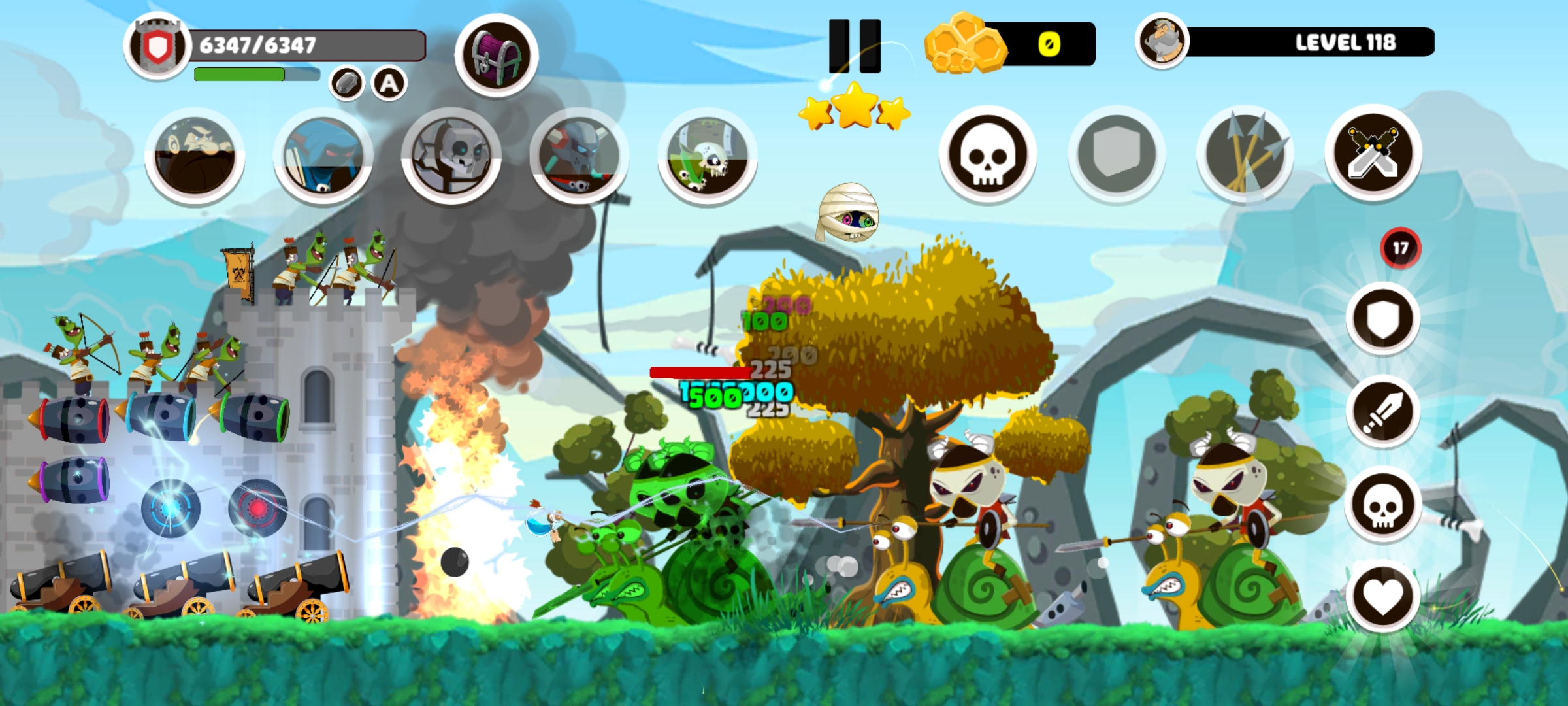The height and width of the screenshot is (706, 1568).
Task: Pause the game
Action: coord(855,46)
